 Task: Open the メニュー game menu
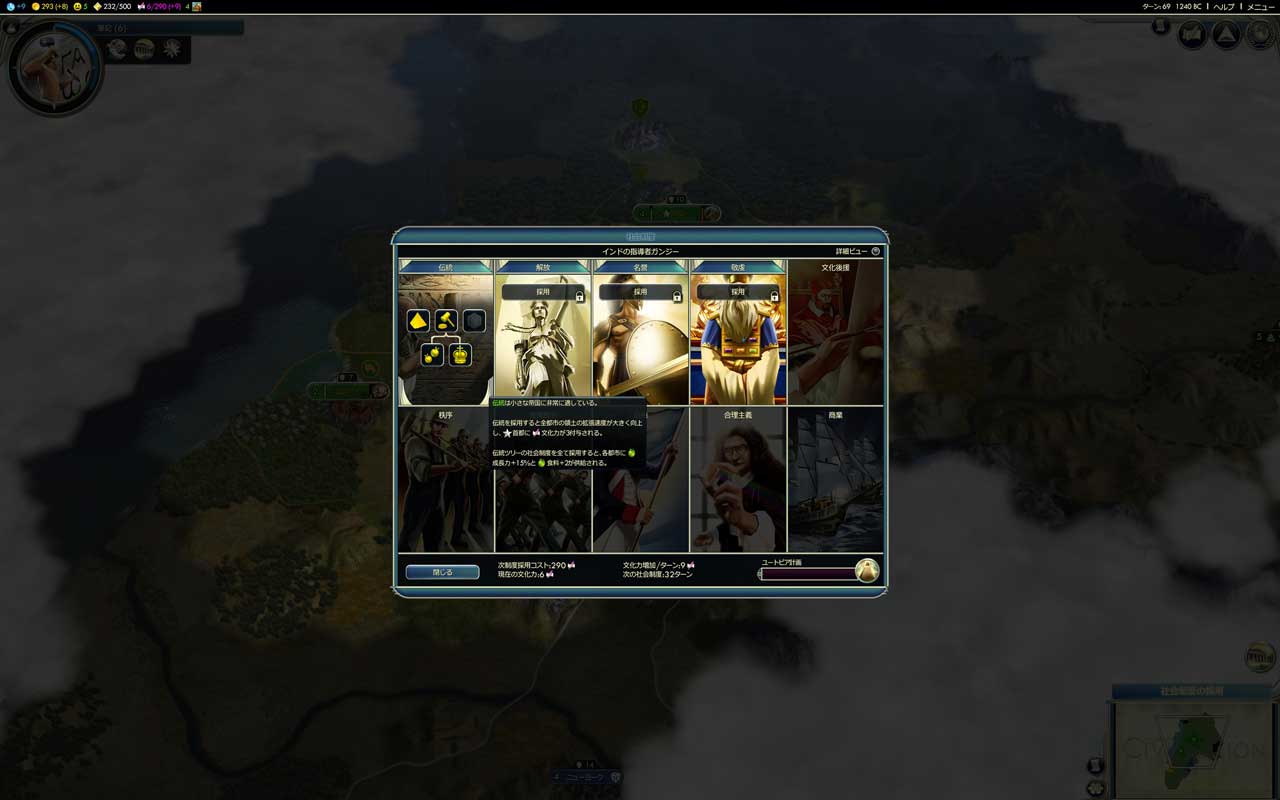[x=1260, y=6]
